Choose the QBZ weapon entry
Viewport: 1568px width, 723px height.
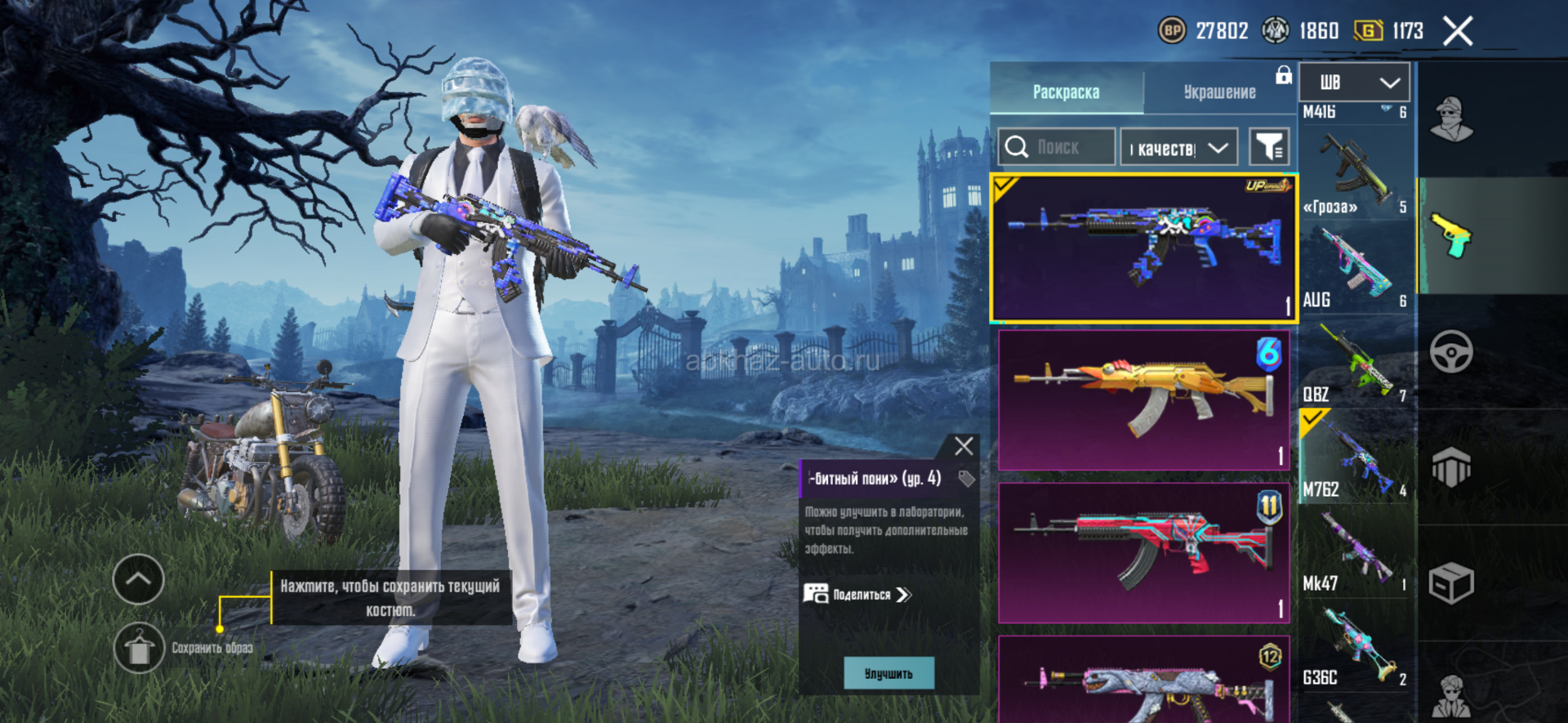1354,361
